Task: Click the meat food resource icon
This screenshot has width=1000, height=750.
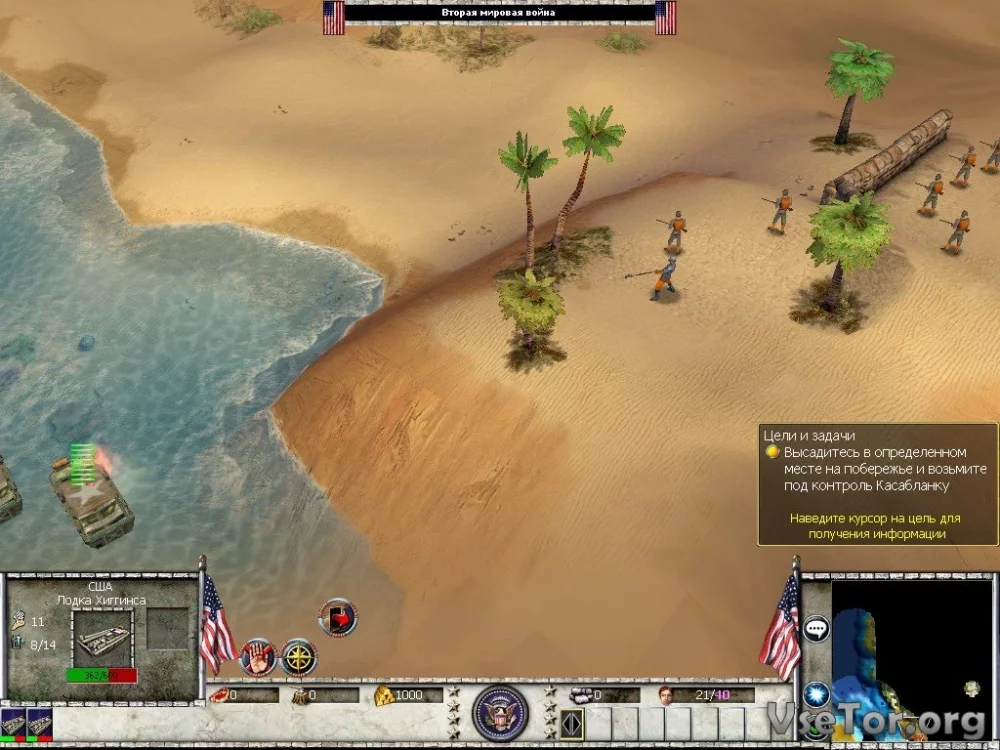Action: point(219,695)
